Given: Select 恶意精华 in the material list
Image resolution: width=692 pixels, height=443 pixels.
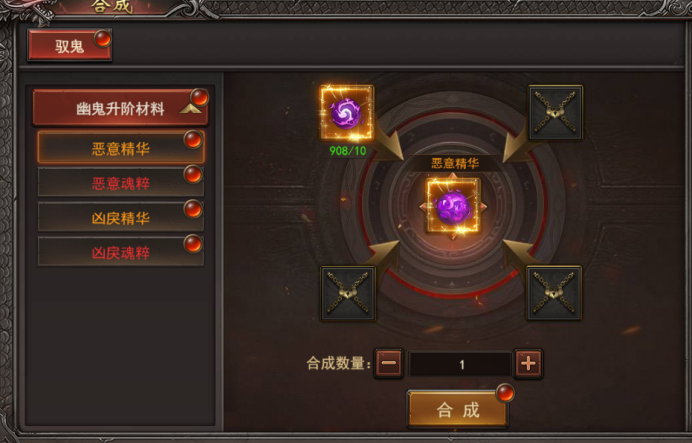Looking at the screenshot, I should (120, 148).
